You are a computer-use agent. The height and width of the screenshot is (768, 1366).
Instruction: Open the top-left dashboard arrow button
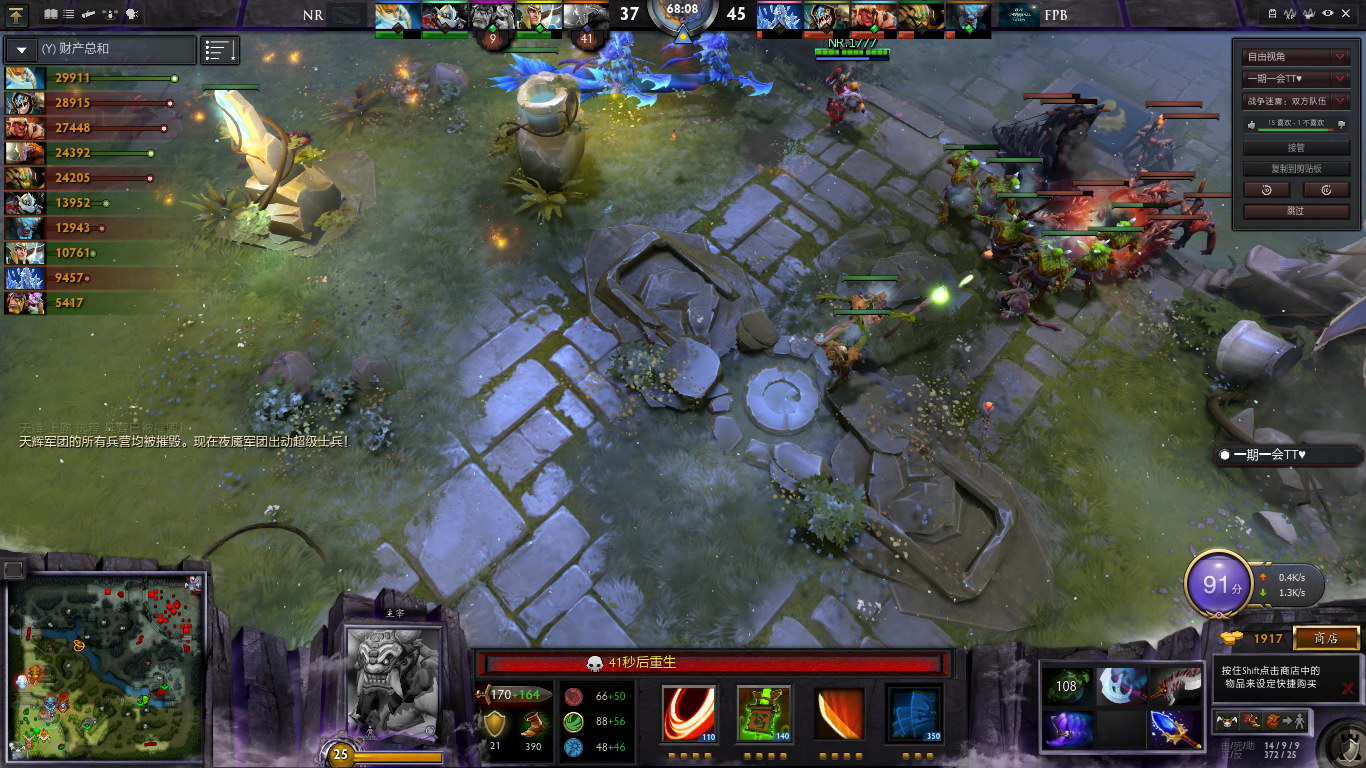[18, 14]
